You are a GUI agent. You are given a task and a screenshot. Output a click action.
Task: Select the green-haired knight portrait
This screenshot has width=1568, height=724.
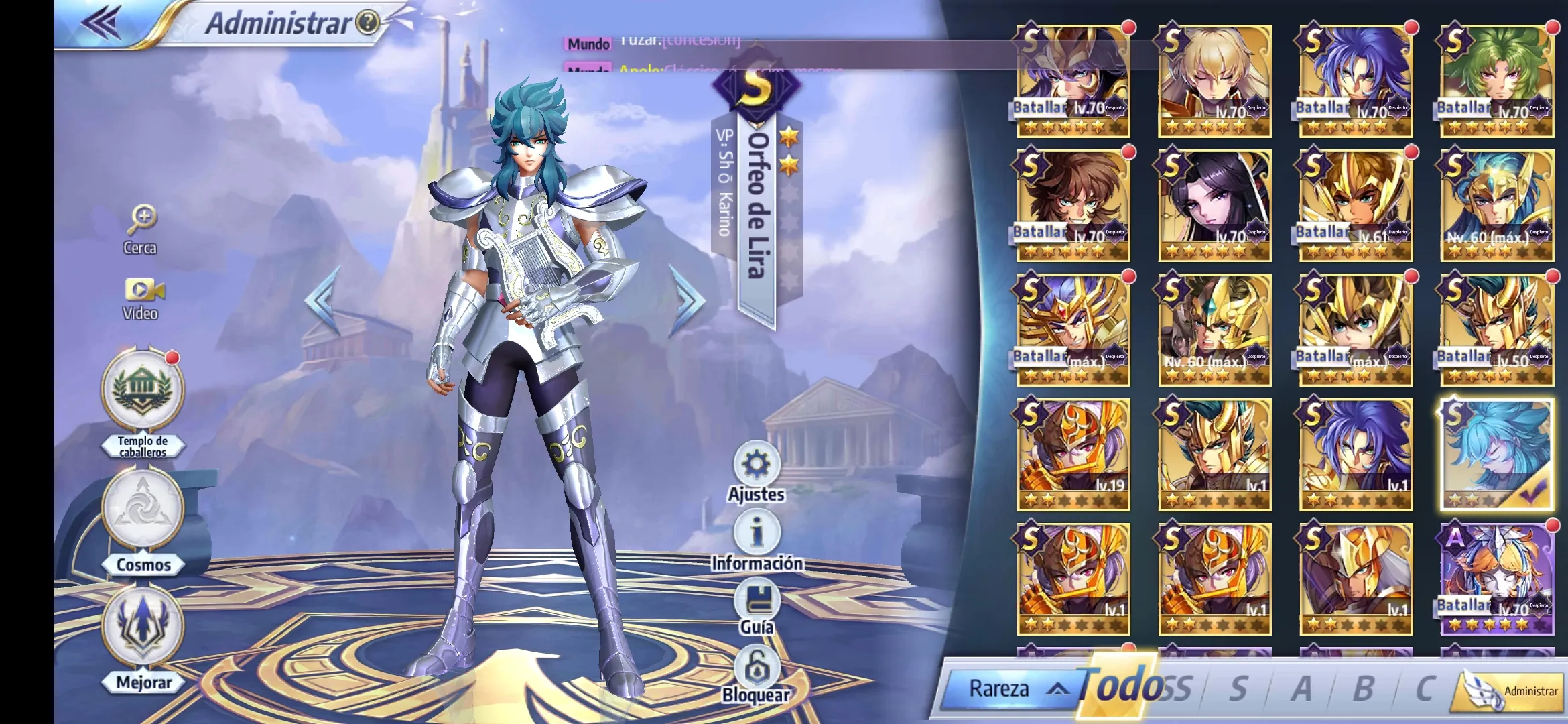tap(1497, 80)
